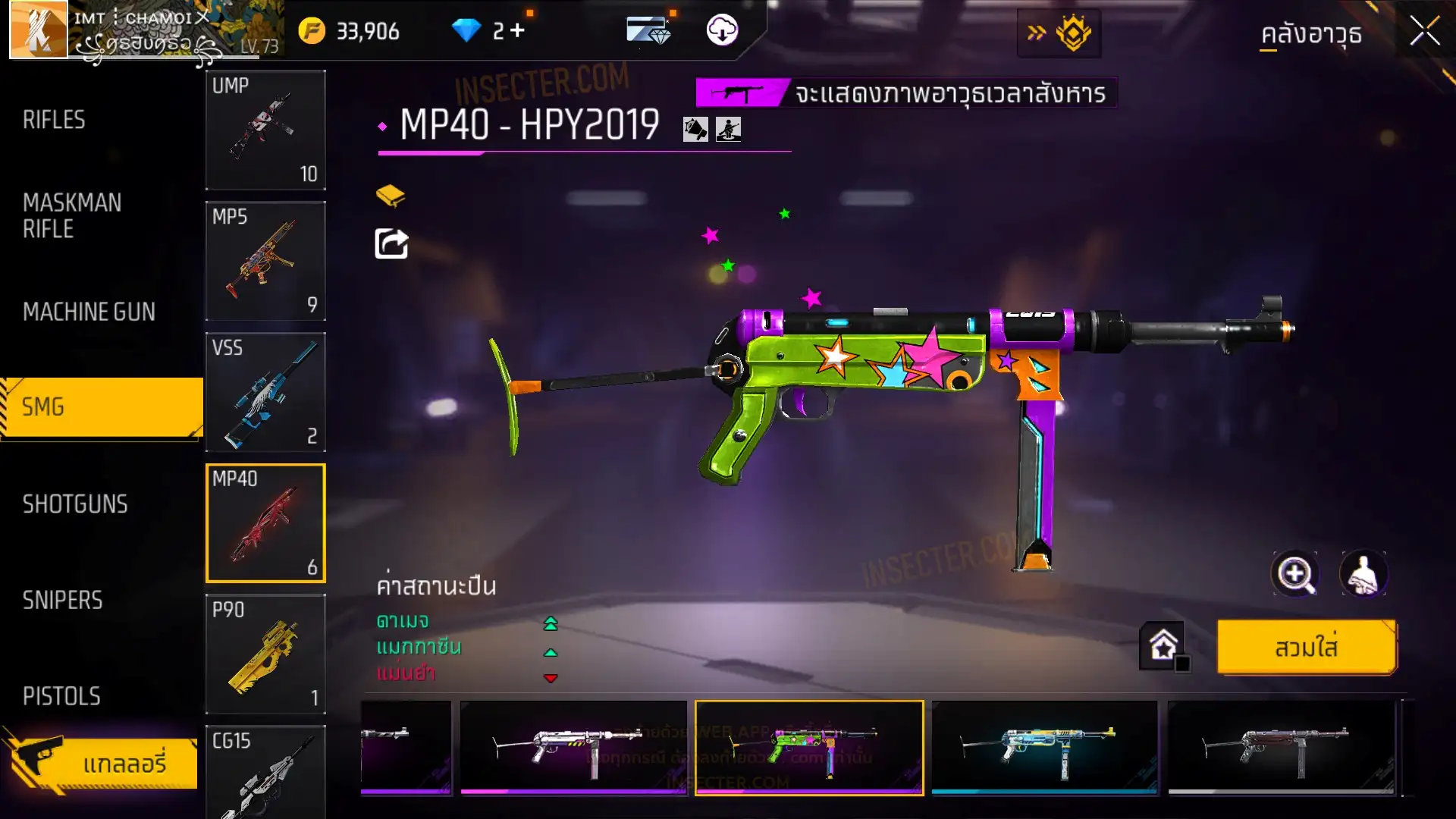Switch to the SNIPERS category

[62, 601]
